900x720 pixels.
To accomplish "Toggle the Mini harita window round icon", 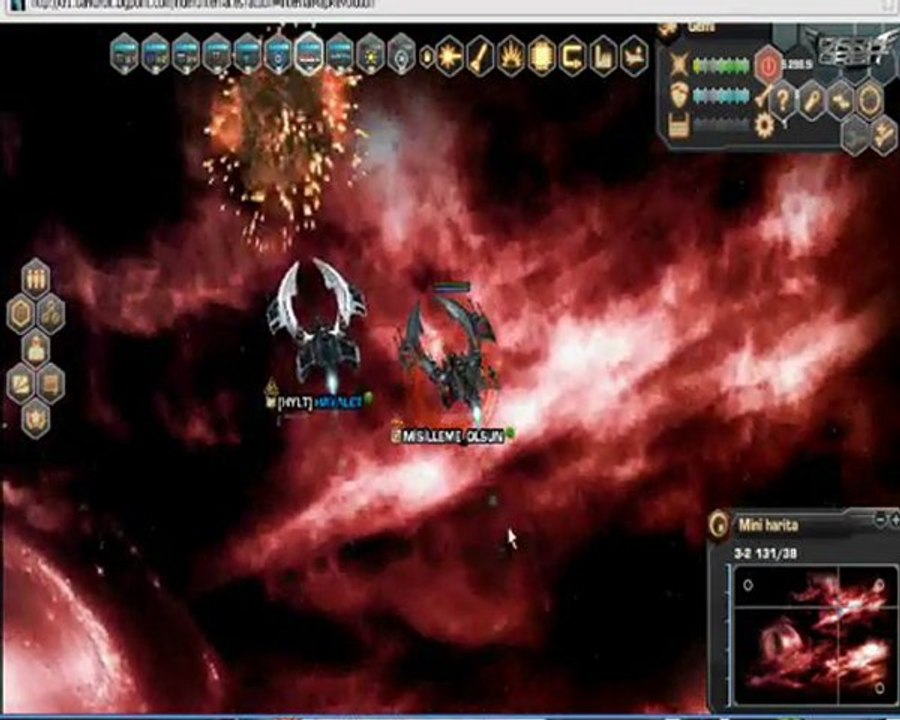I will [719, 523].
